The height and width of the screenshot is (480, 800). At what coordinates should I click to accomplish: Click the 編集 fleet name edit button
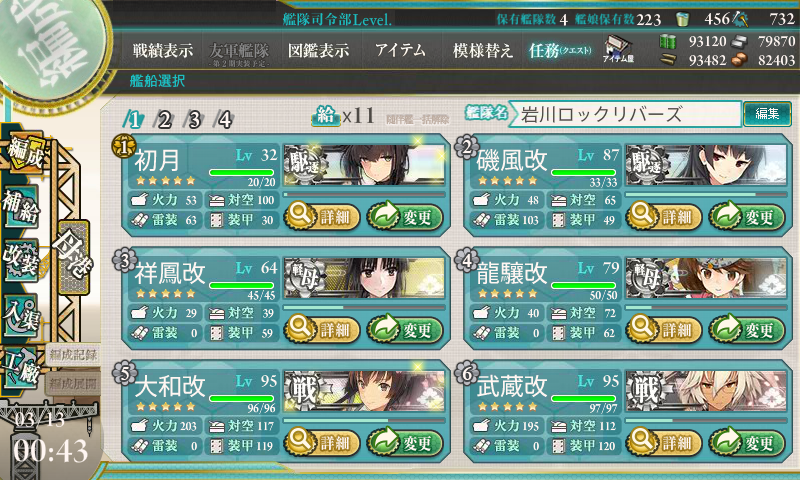767,114
